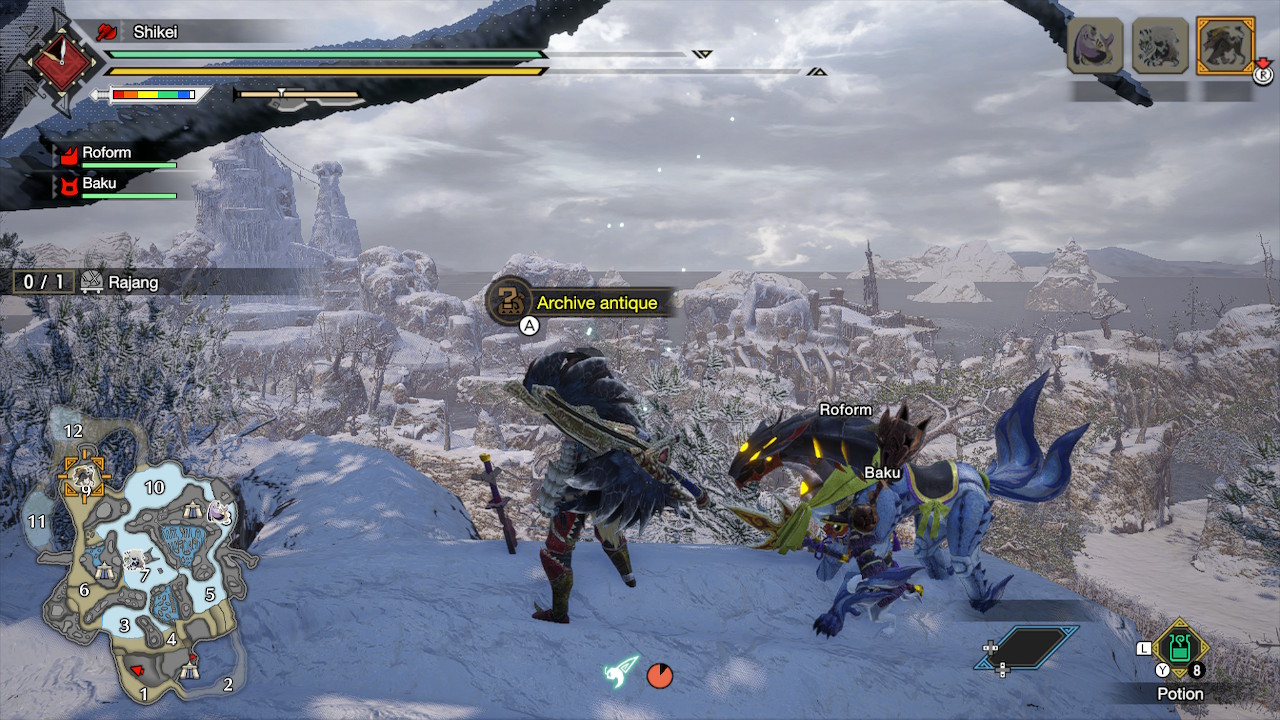Viewport: 1280px width, 720px height.
Task: Click the white monster marker in area 7
Action: tap(133, 560)
